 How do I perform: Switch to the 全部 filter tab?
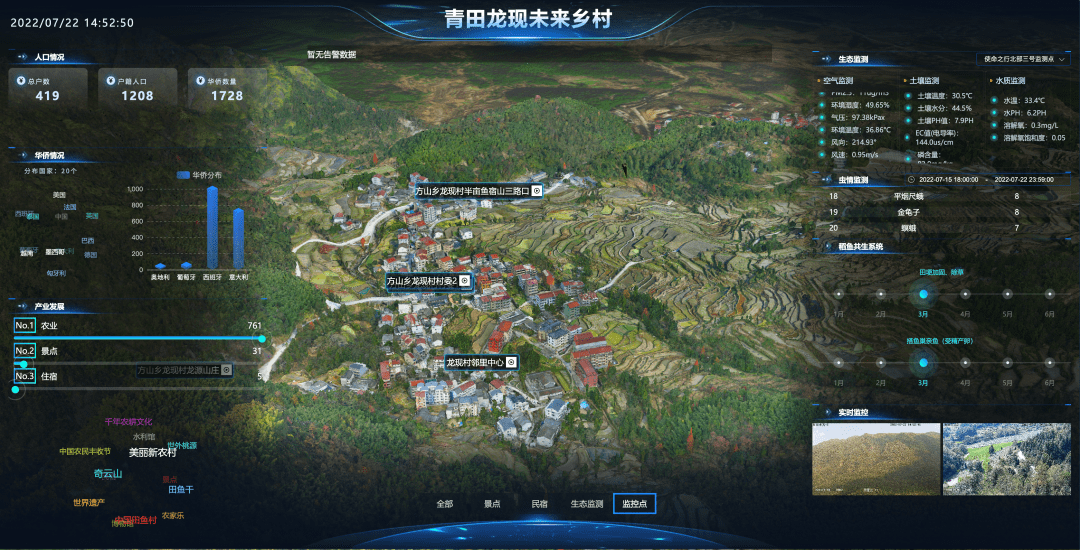pyautogui.click(x=445, y=504)
